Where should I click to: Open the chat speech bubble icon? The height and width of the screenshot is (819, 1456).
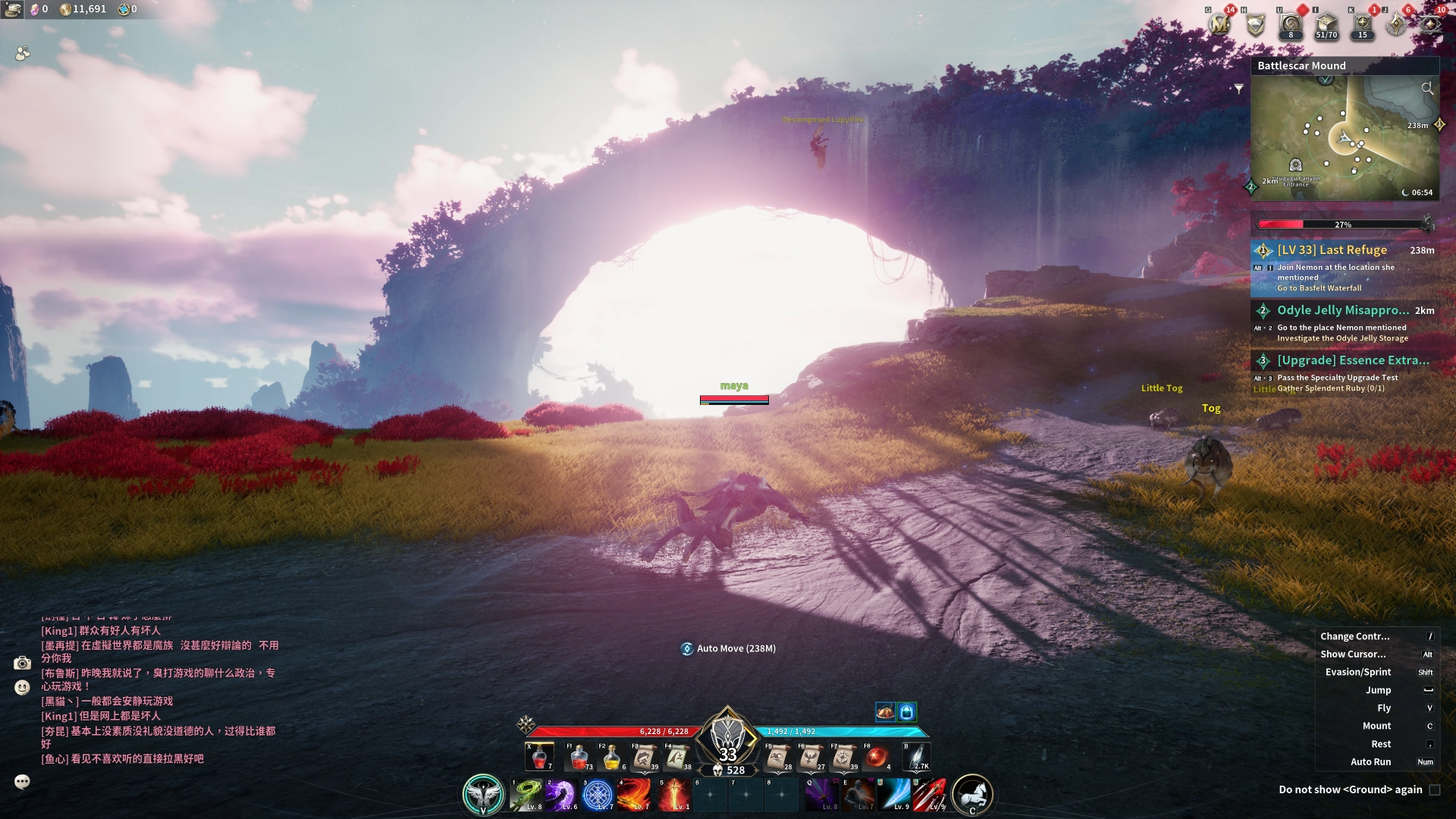click(x=22, y=781)
